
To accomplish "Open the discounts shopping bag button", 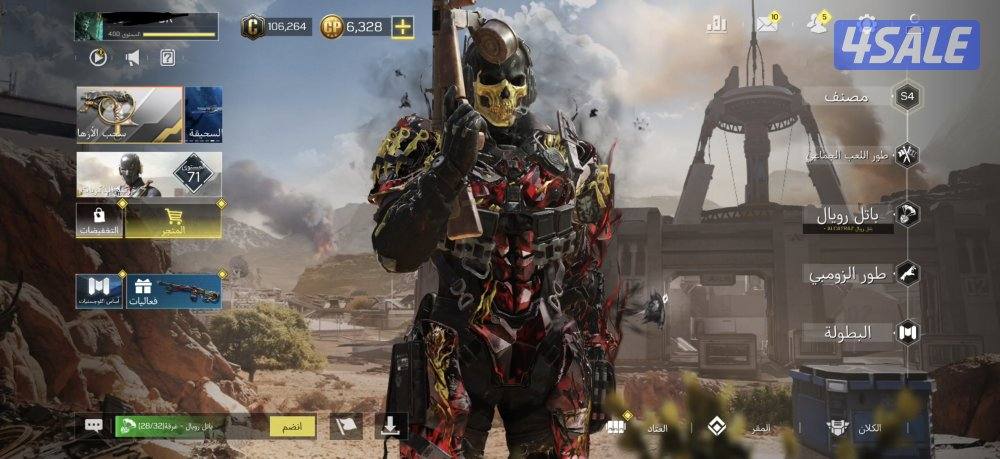I will pos(99,221).
